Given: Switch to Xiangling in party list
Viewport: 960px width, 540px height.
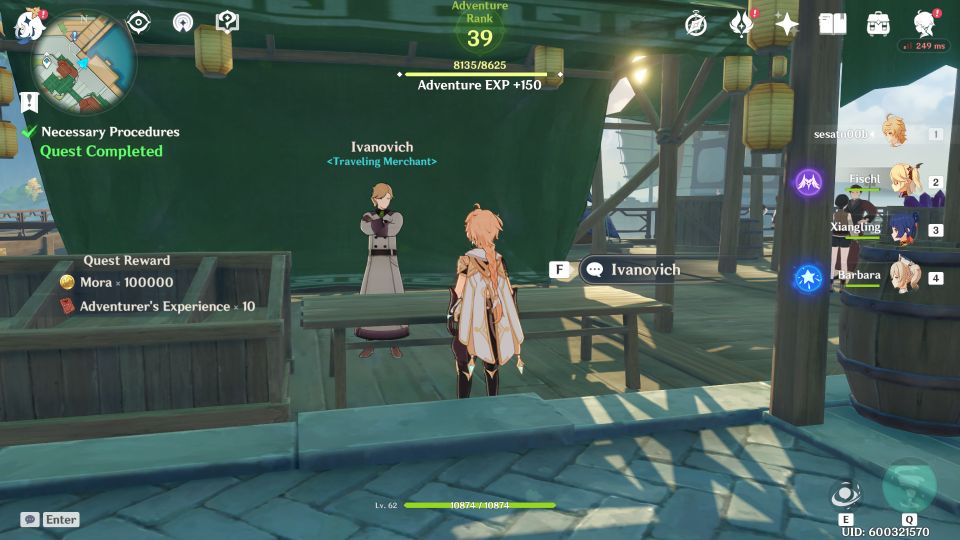Looking at the screenshot, I should (x=903, y=229).
